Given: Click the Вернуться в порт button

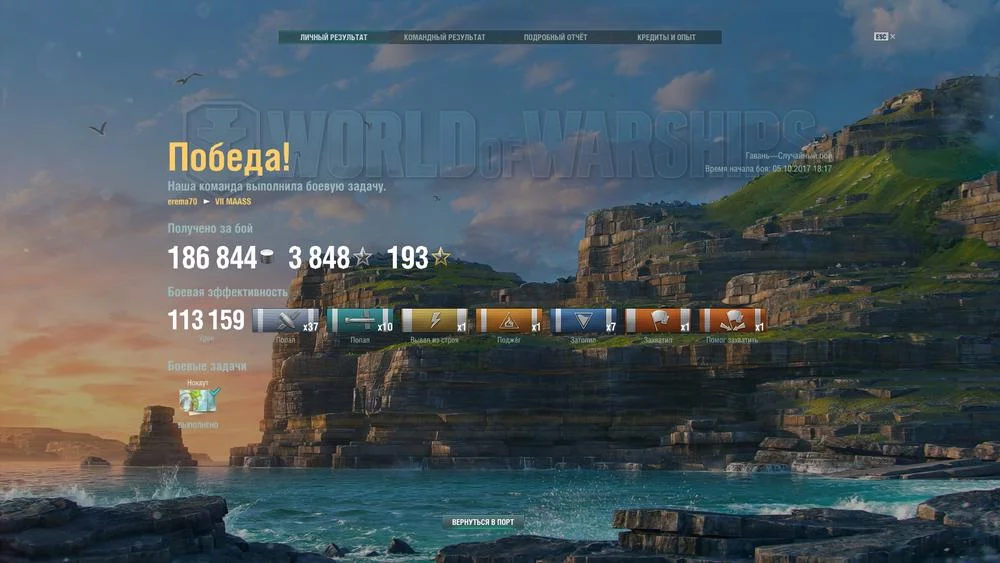Looking at the screenshot, I should (x=483, y=522).
